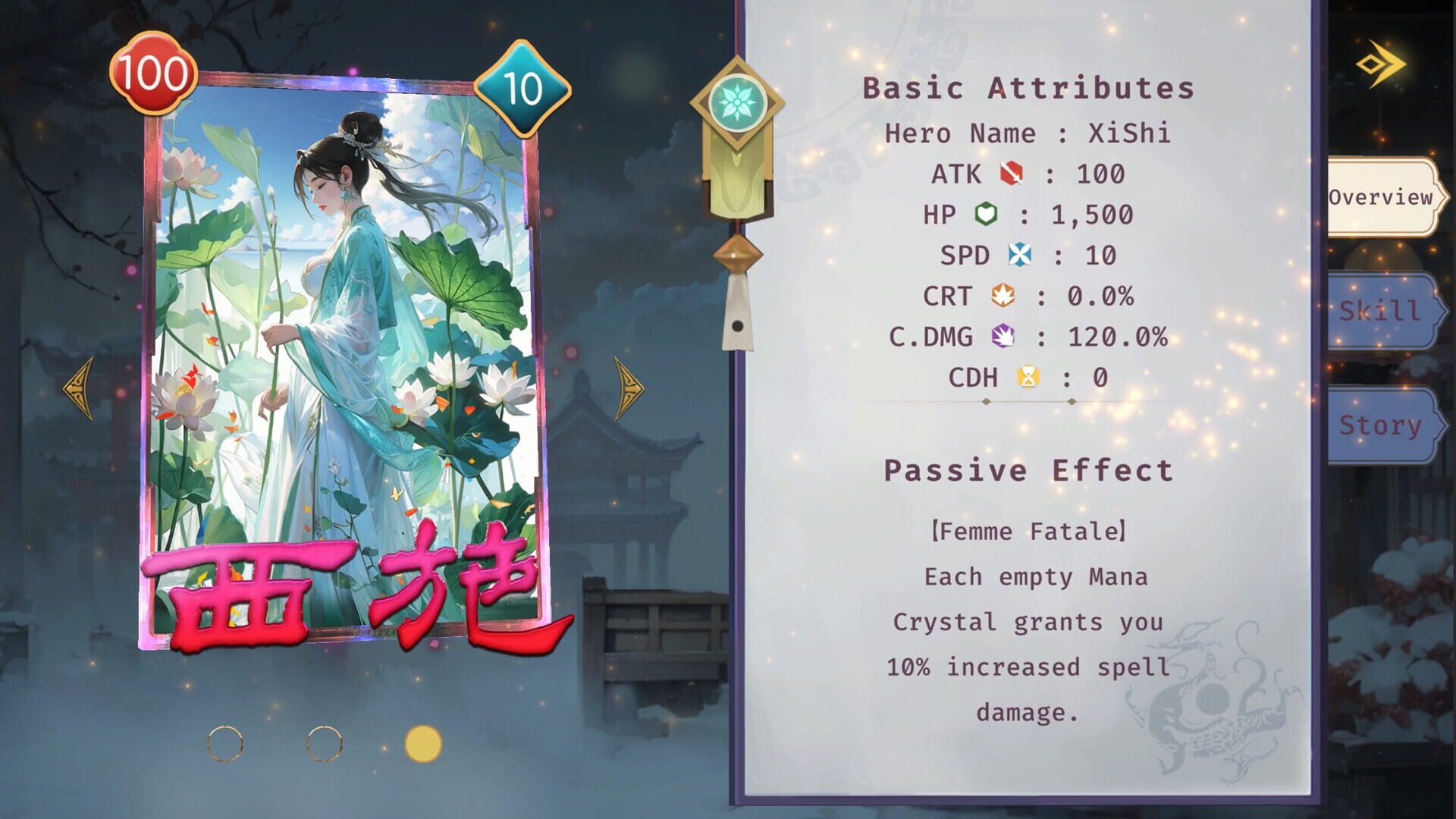This screenshot has height=819, width=1456.
Task: Click the green HP shield icon
Action: (984, 214)
